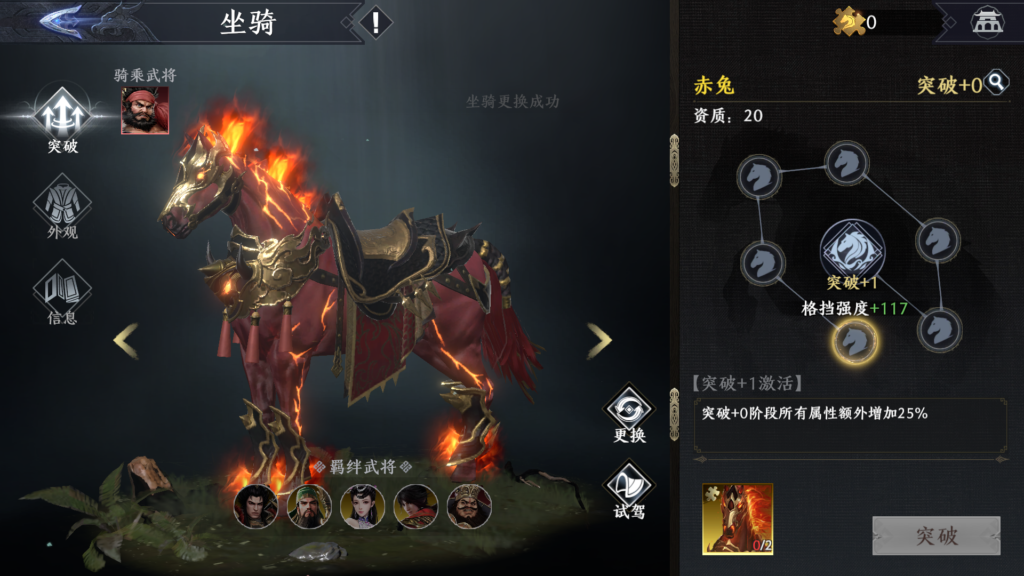Go back using the arrow button
This screenshot has height=576, width=1024.
pos(62,20)
